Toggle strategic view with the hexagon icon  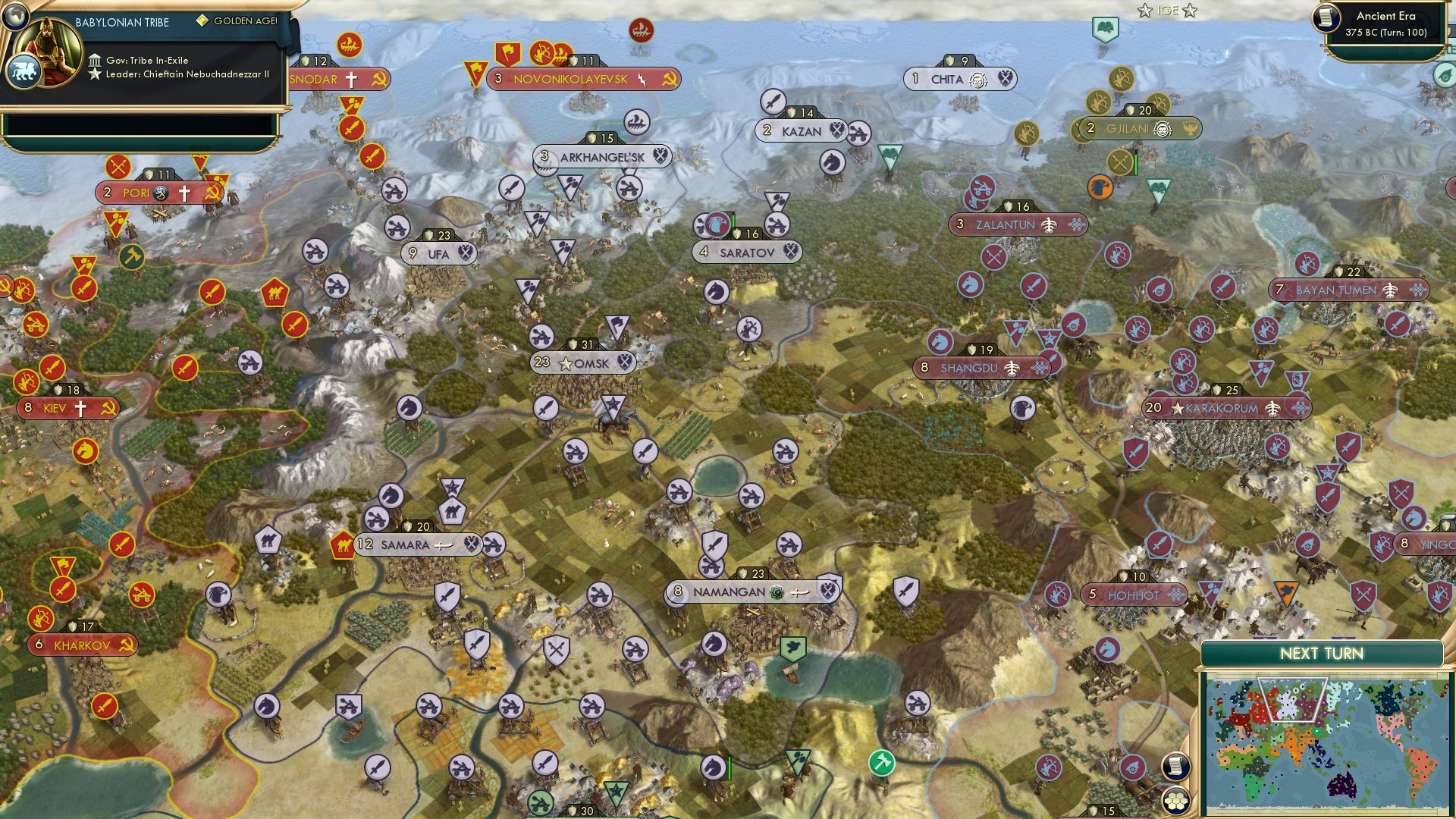tap(1176, 800)
